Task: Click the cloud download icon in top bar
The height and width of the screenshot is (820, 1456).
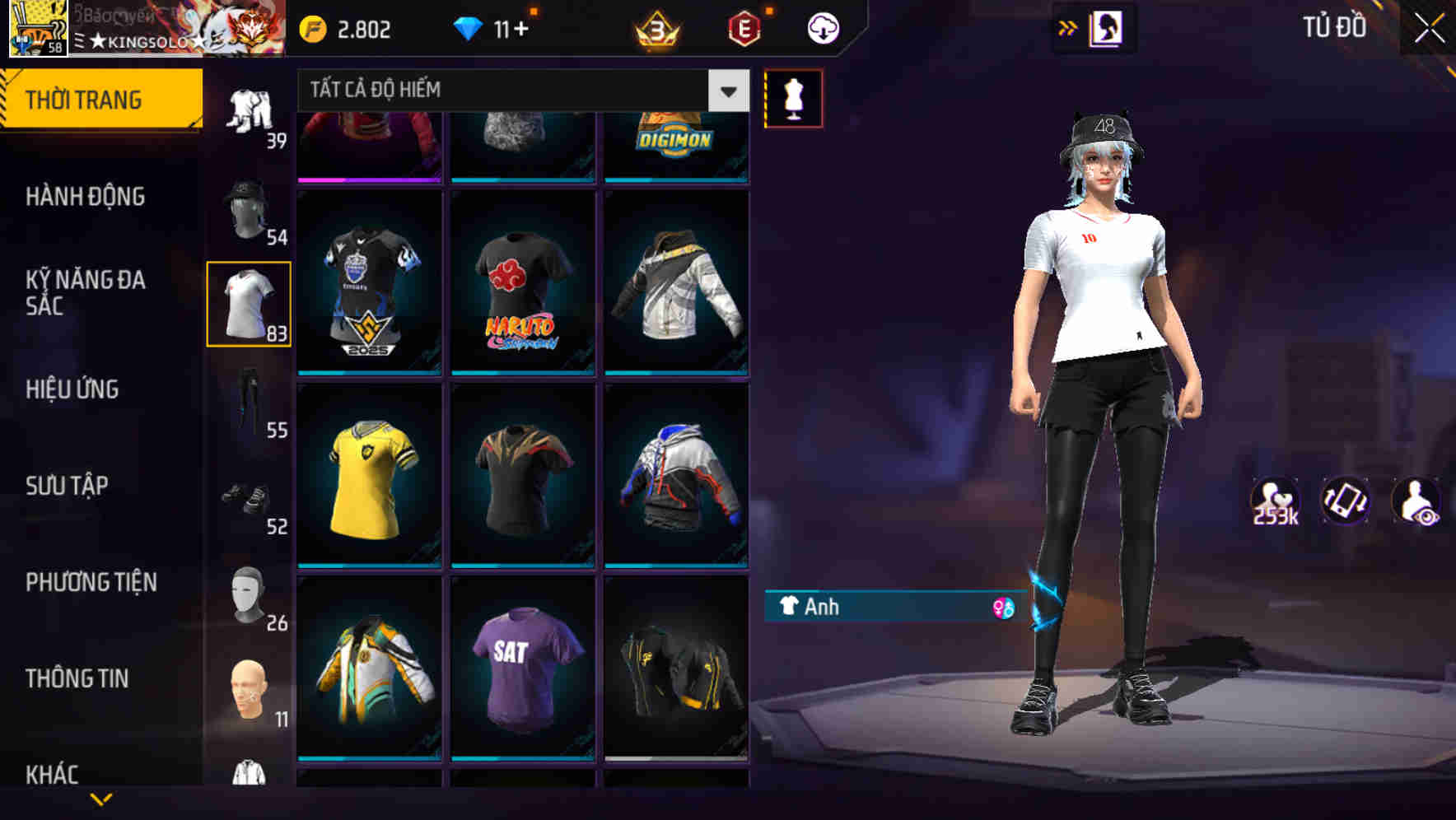Action: [822, 27]
